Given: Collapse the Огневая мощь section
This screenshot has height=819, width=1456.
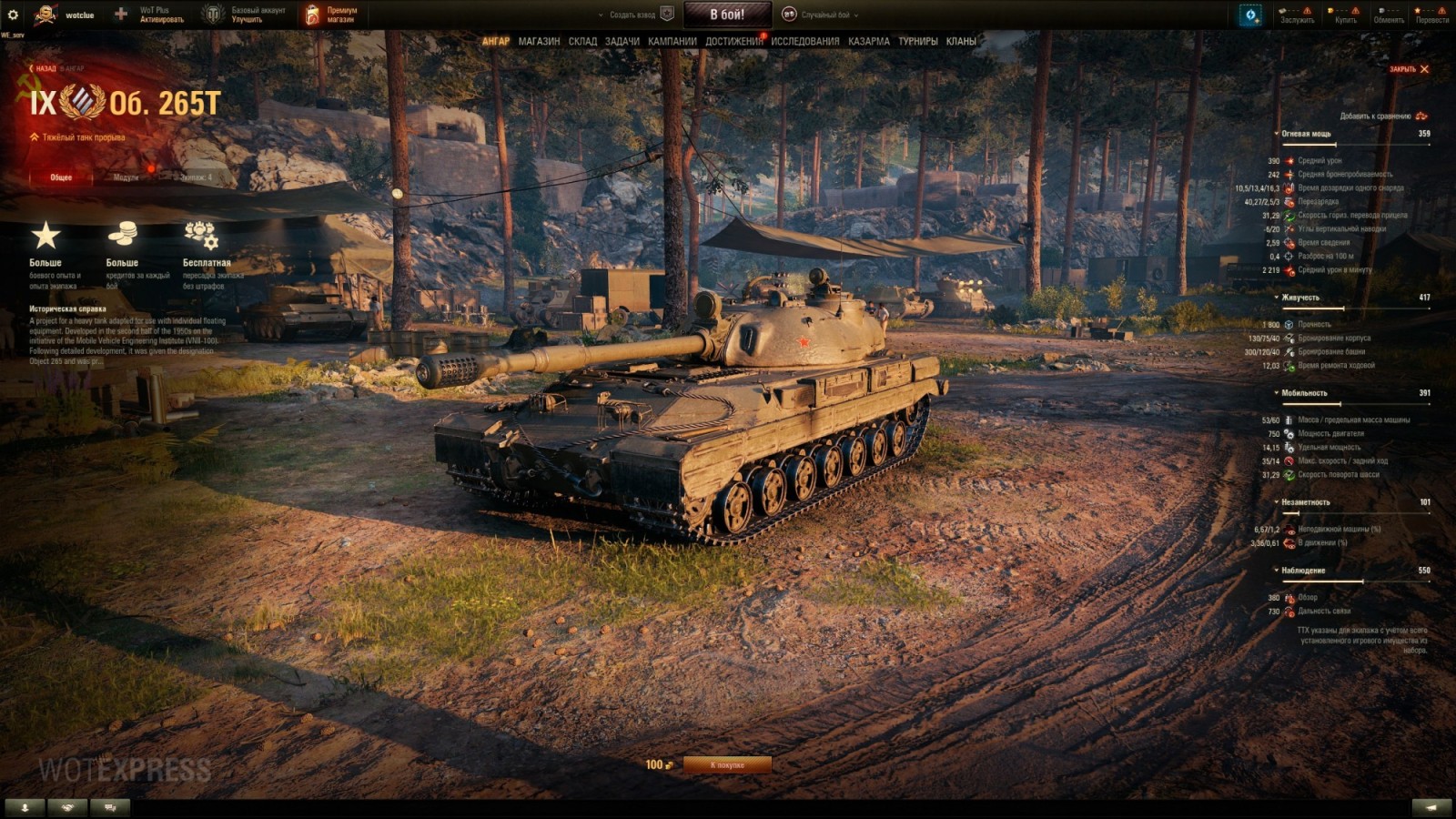Looking at the screenshot, I should pyautogui.click(x=1276, y=134).
